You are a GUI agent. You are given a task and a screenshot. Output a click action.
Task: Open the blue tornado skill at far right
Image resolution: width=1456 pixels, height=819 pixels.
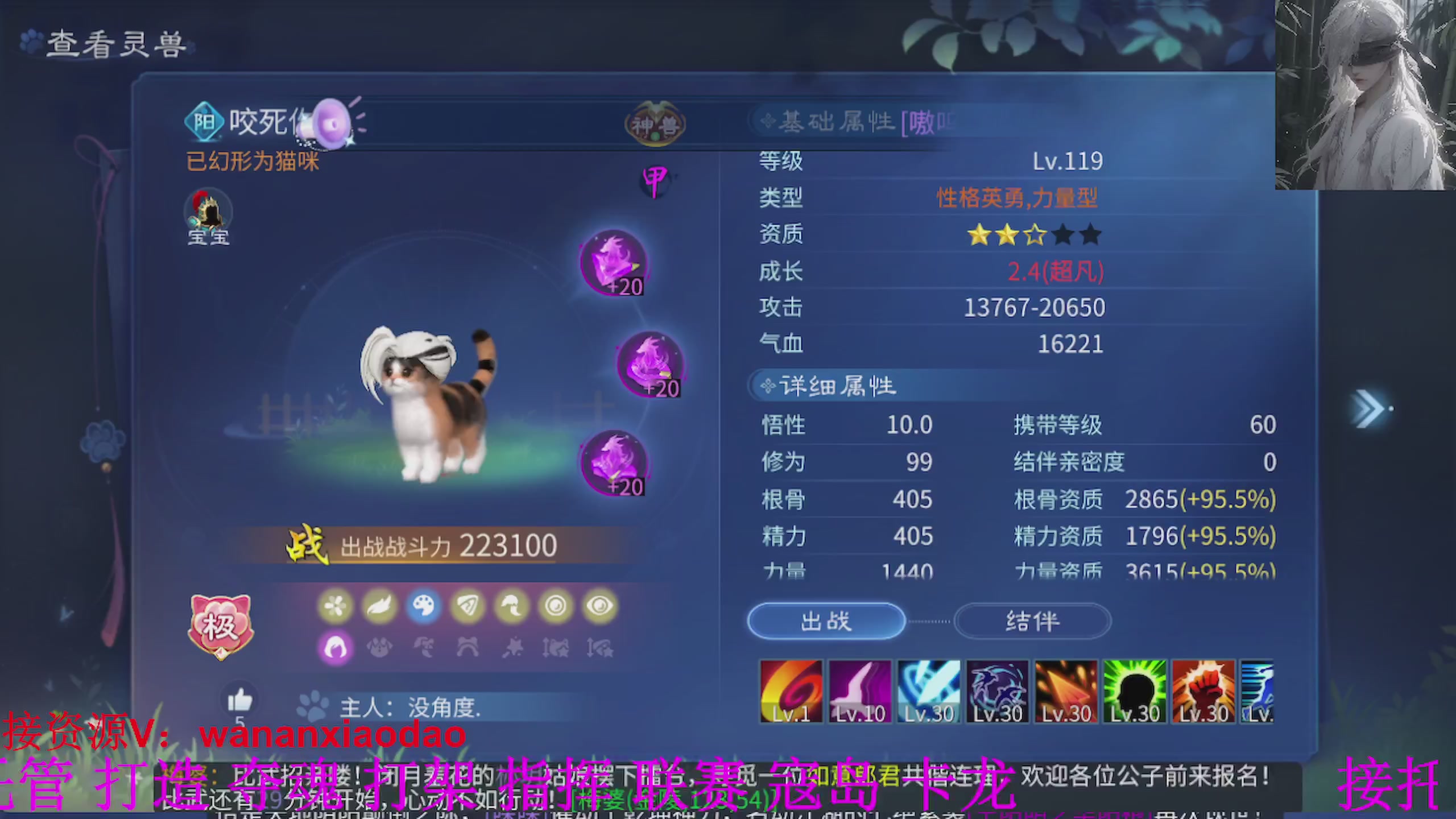tap(1259, 691)
